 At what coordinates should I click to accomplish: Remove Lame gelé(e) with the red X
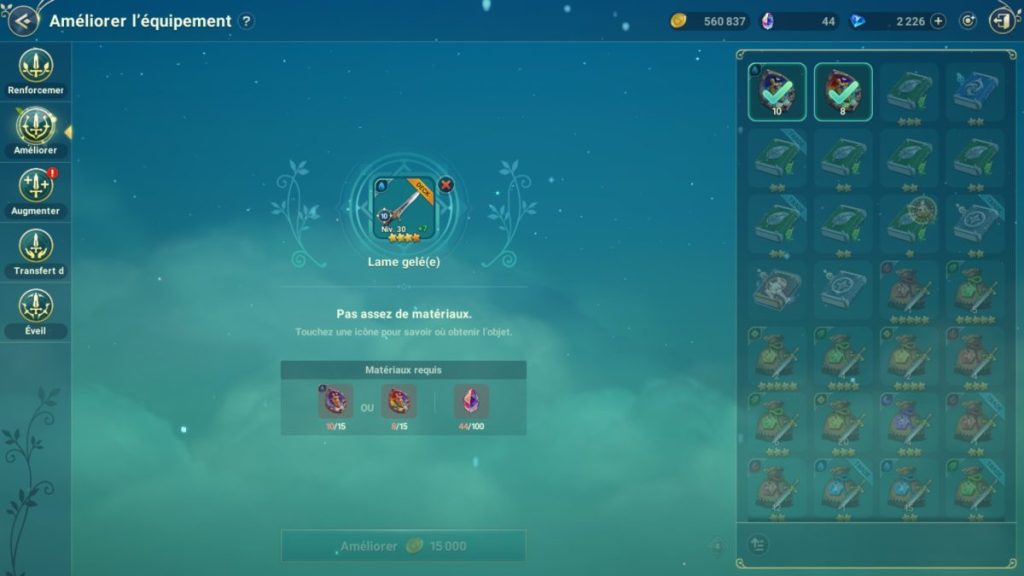(446, 184)
